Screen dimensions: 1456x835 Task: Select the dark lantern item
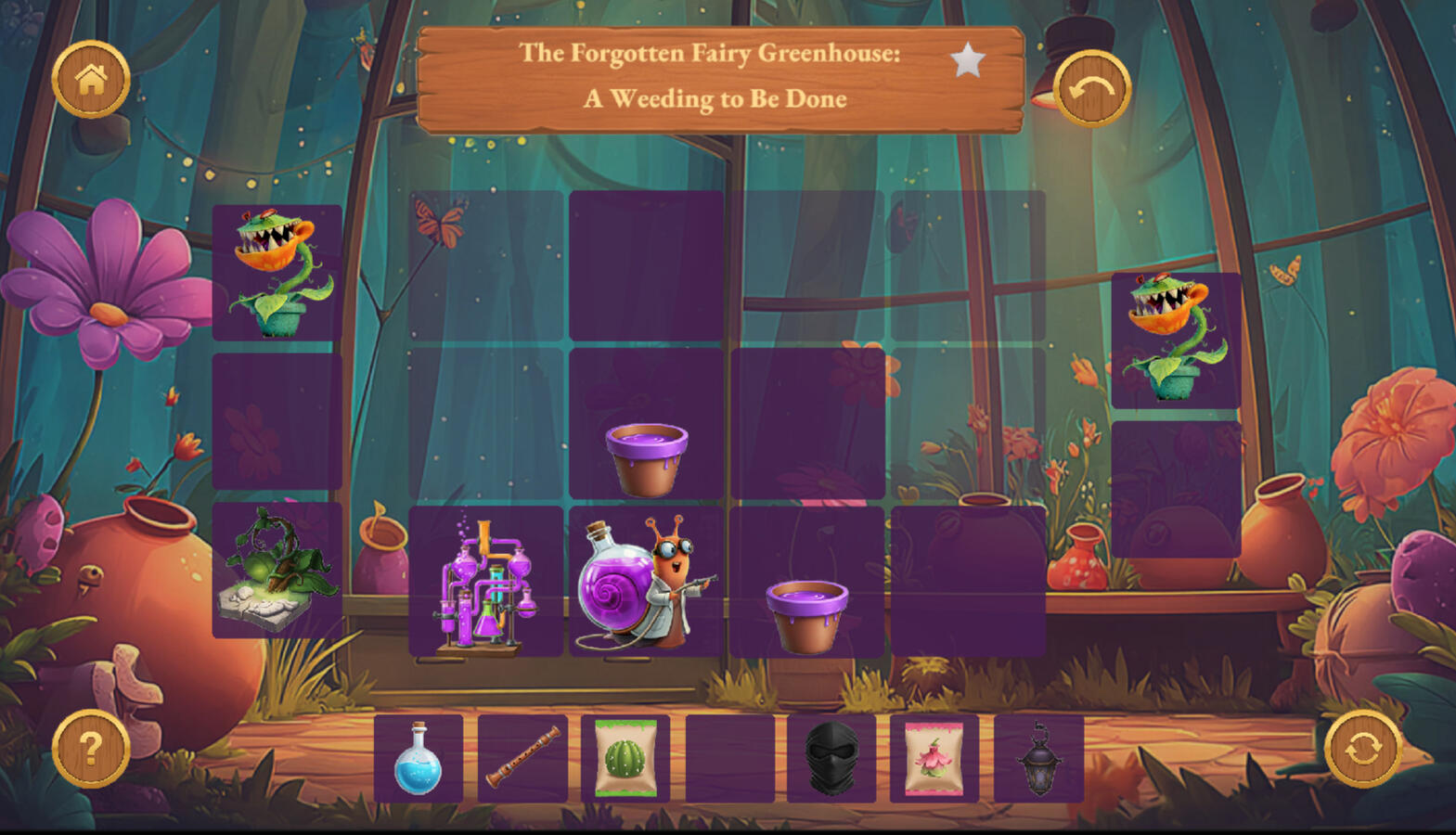coord(1038,759)
